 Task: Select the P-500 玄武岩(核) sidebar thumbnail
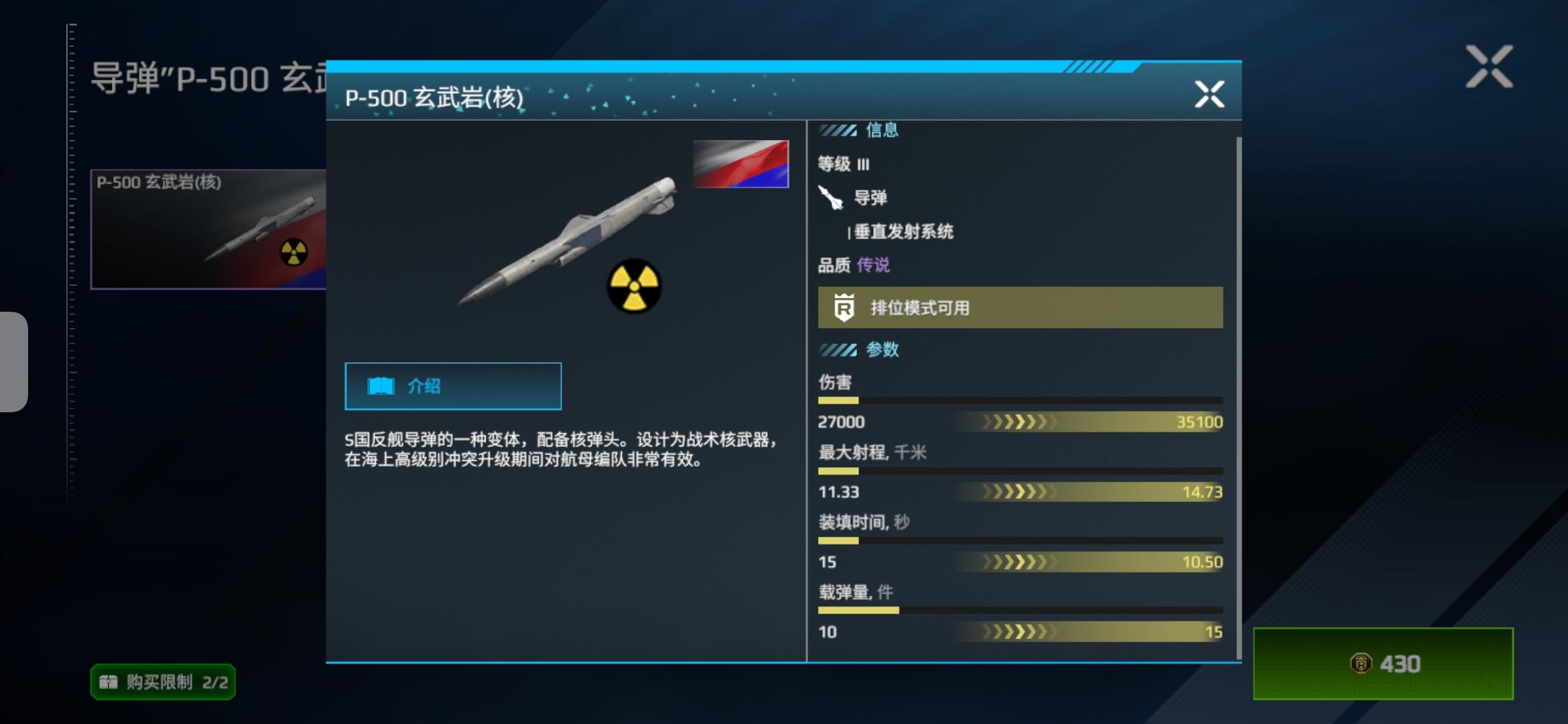tap(208, 229)
